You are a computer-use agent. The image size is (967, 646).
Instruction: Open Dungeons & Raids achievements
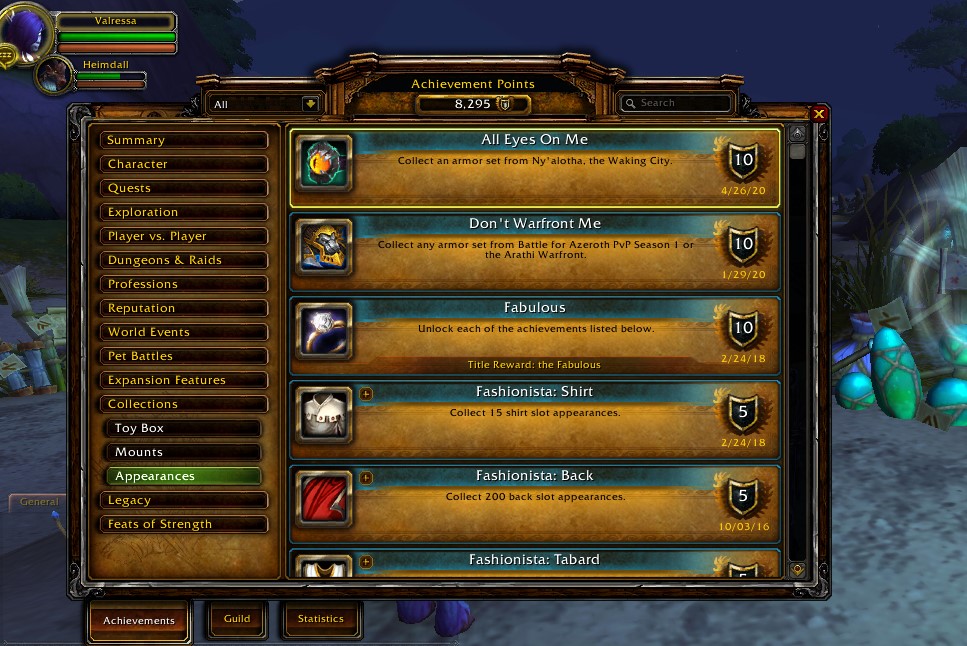(183, 260)
